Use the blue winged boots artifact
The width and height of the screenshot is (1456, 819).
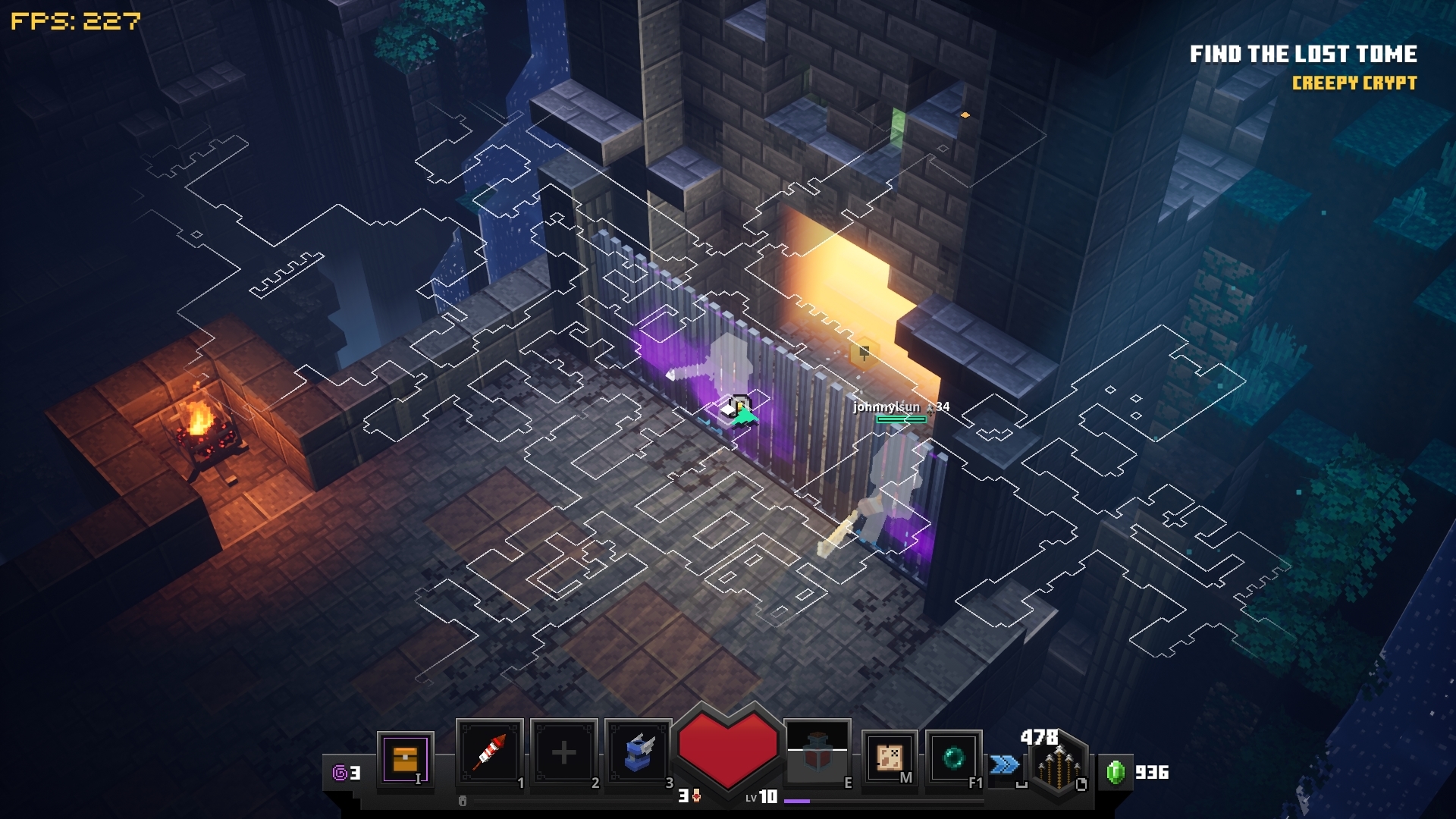pyautogui.click(x=638, y=752)
